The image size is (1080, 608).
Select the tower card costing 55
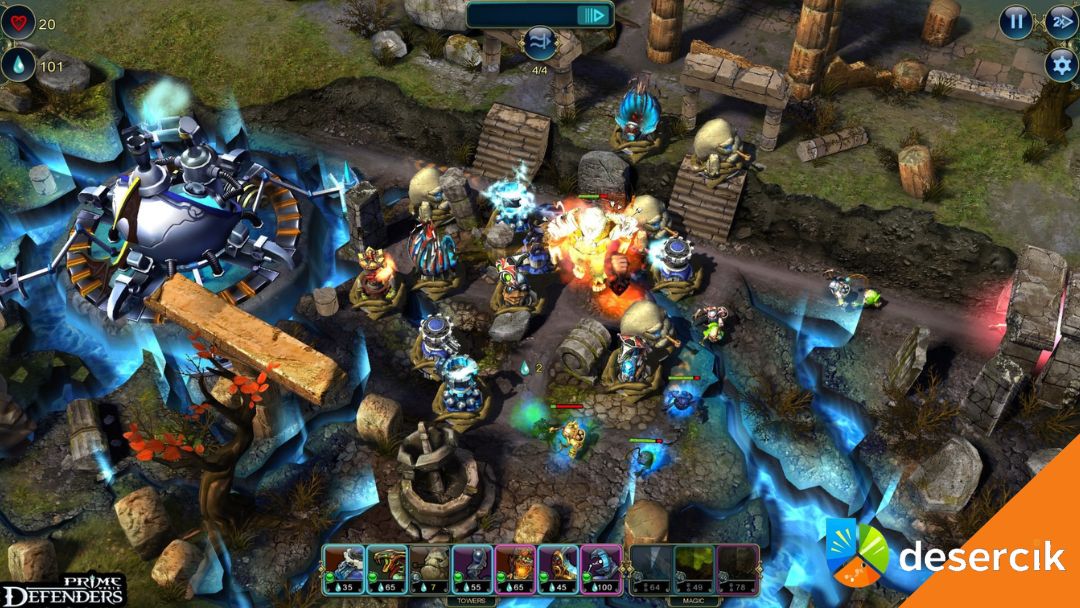click(x=472, y=568)
